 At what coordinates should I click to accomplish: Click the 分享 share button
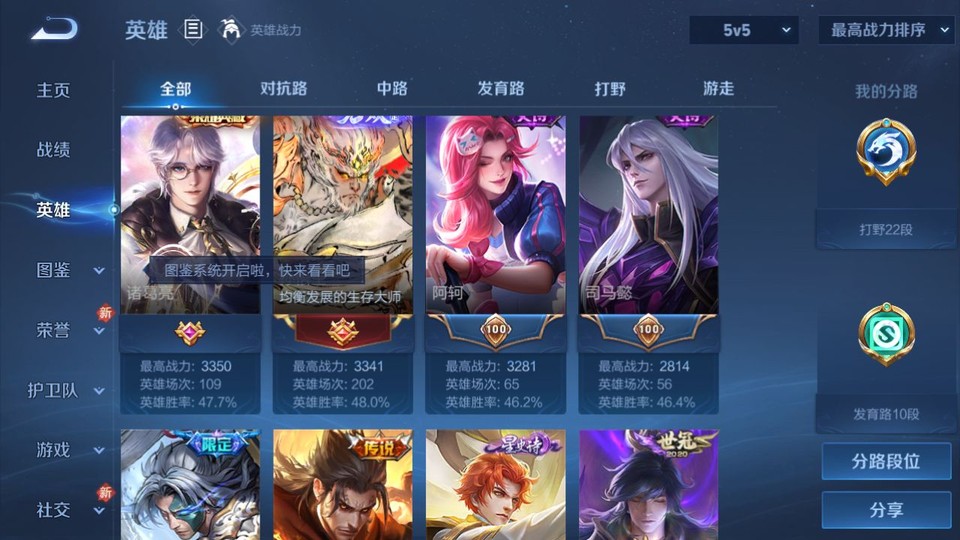(x=886, y=510)
